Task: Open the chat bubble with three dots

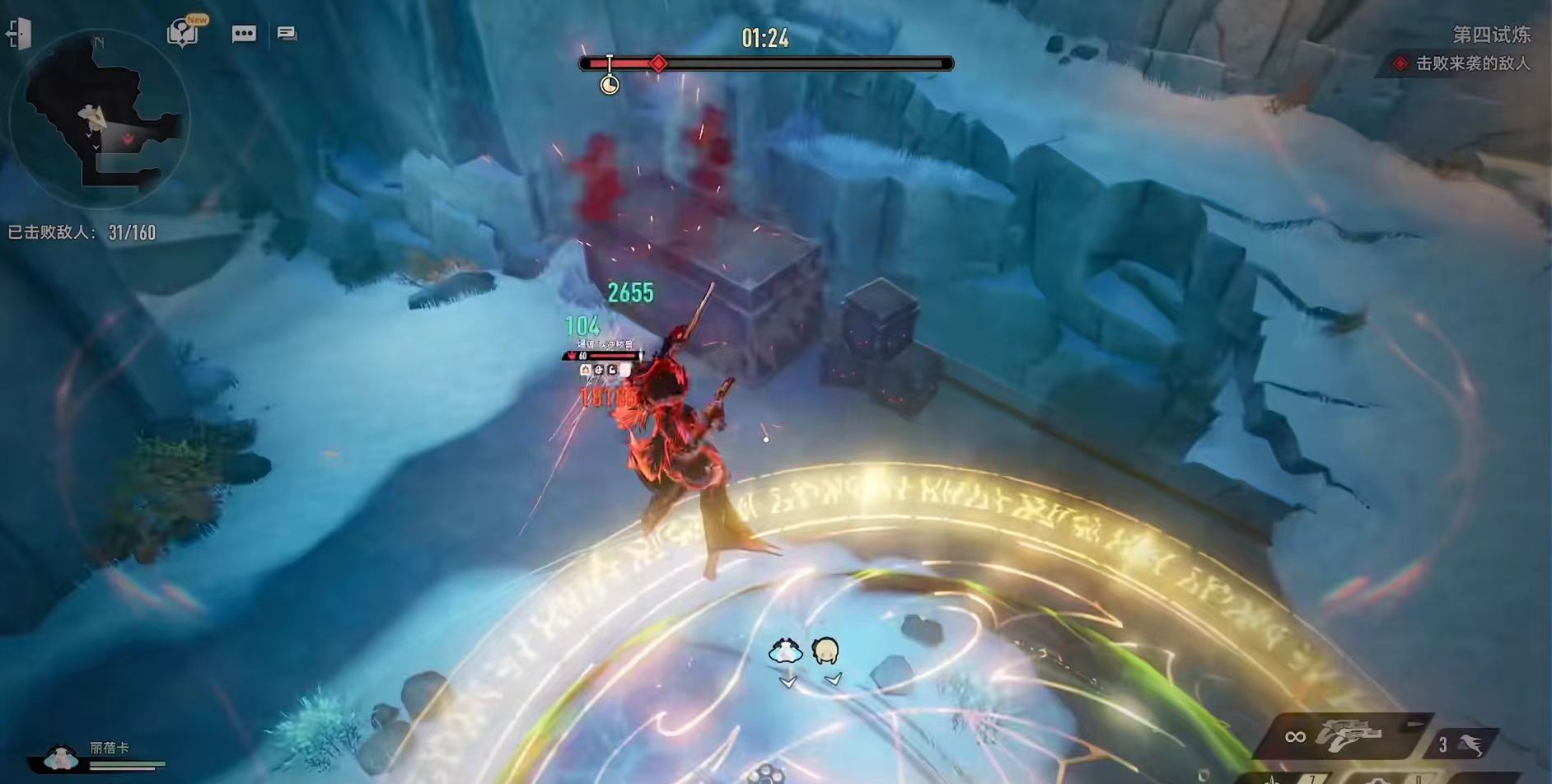Action: click(244, 34)
